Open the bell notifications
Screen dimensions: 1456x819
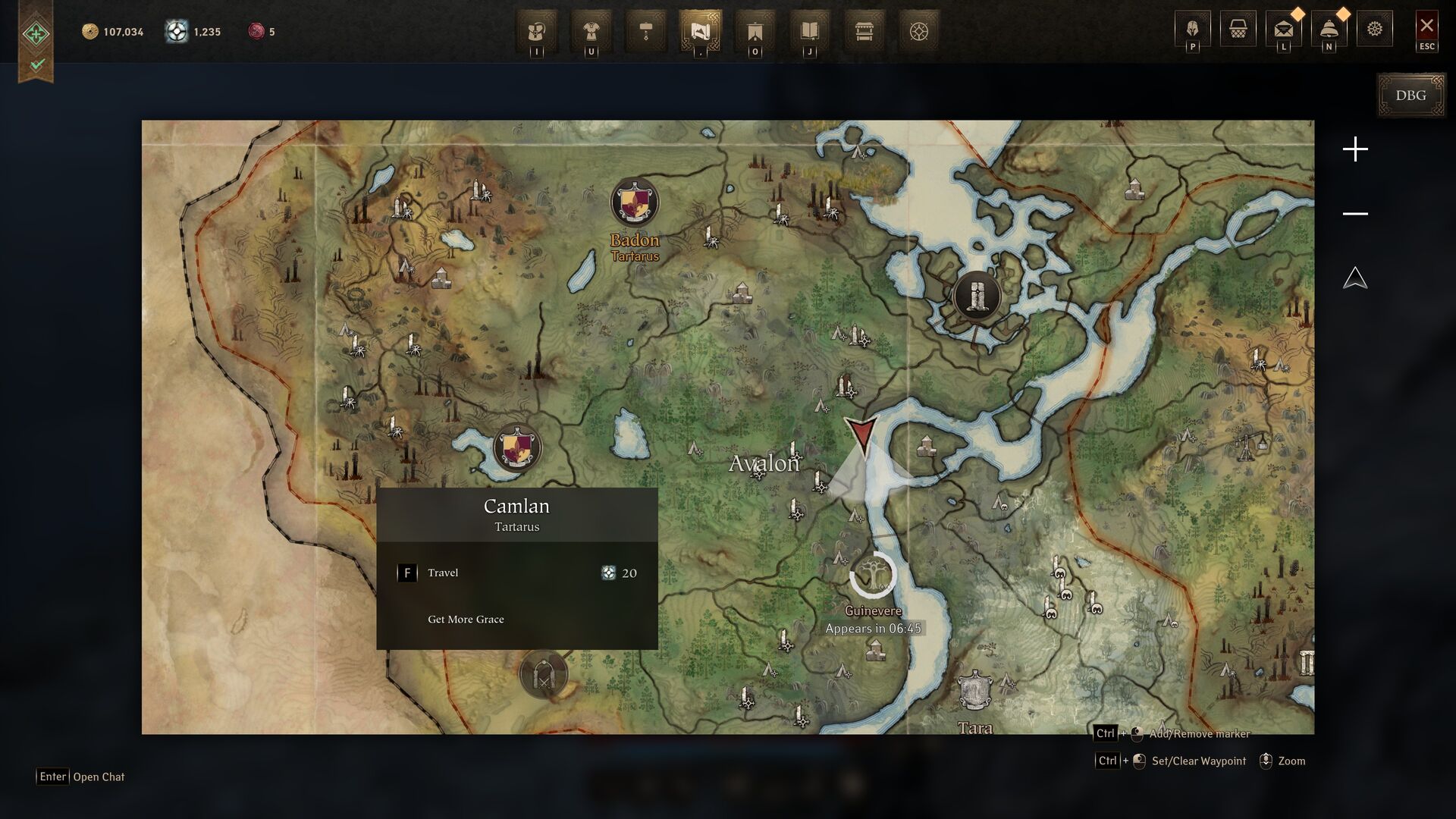tap(1329, 29)
